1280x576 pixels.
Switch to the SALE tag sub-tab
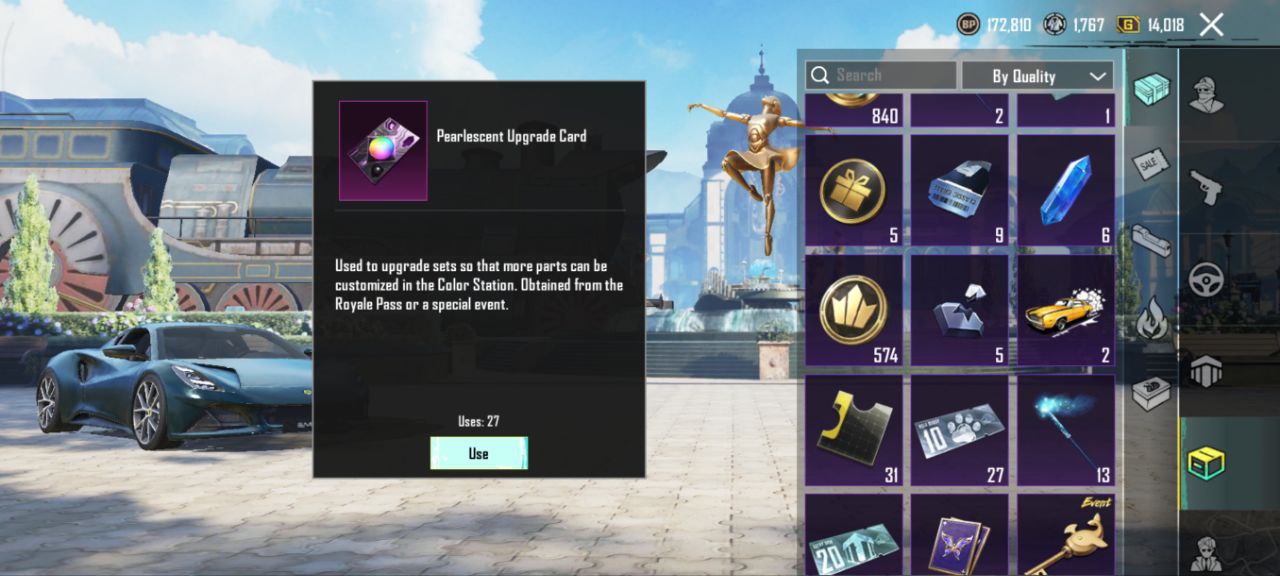pyautogui.click(x=1151, y=163)
